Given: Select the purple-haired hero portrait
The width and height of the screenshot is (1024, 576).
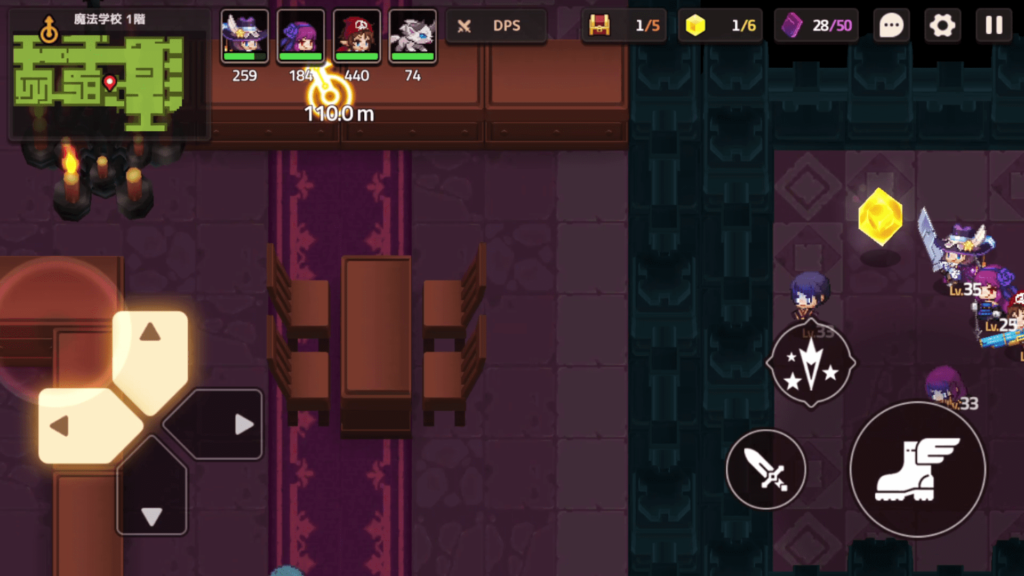Looking at the screenshot, I should [x=300, y=38].
